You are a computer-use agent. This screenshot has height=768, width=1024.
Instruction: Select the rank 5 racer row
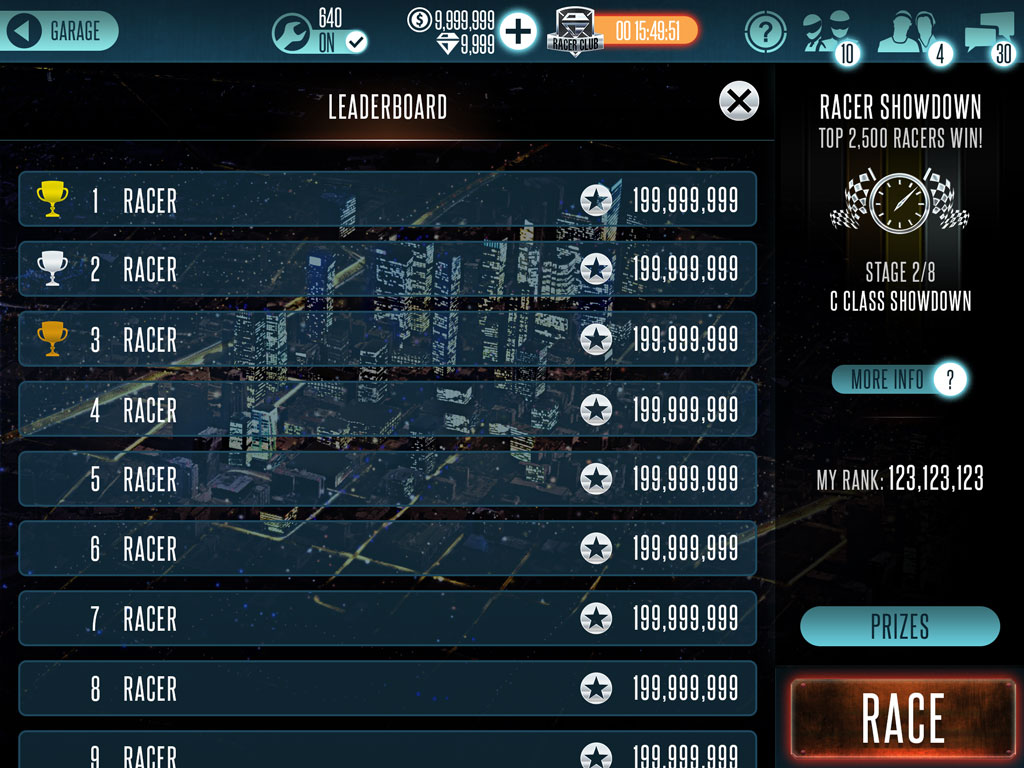[x=387, y=479]
